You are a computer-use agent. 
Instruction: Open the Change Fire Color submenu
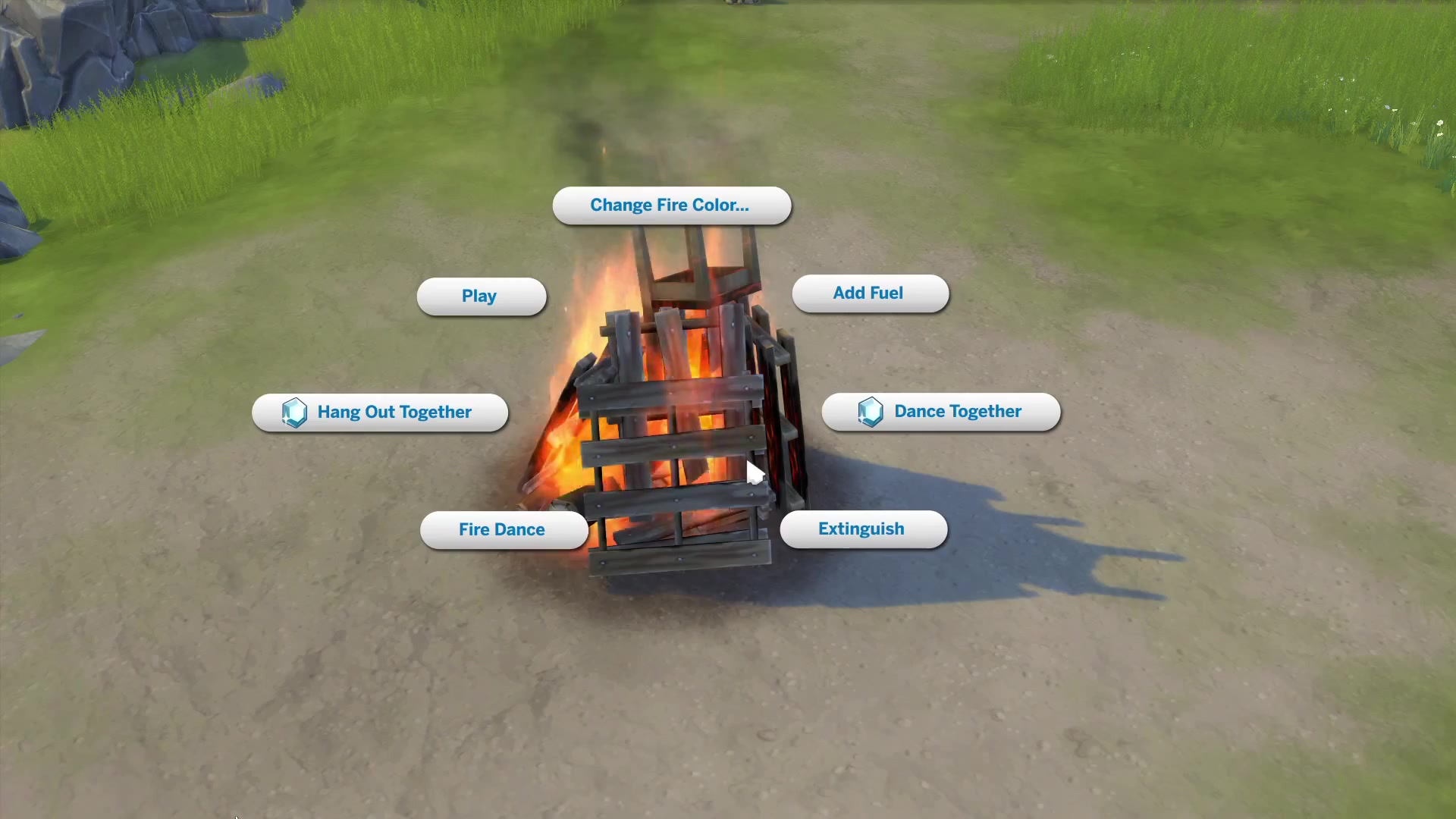pos(671,206)
